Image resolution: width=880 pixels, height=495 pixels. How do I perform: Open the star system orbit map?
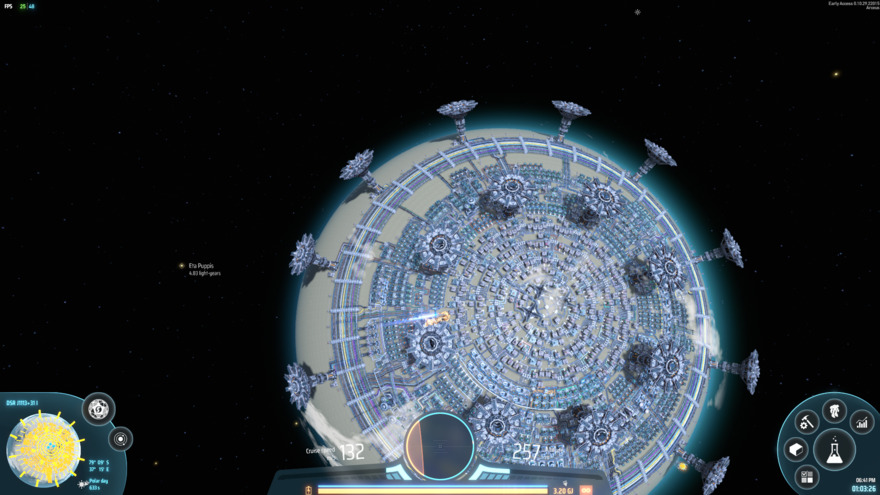[121, 439]
